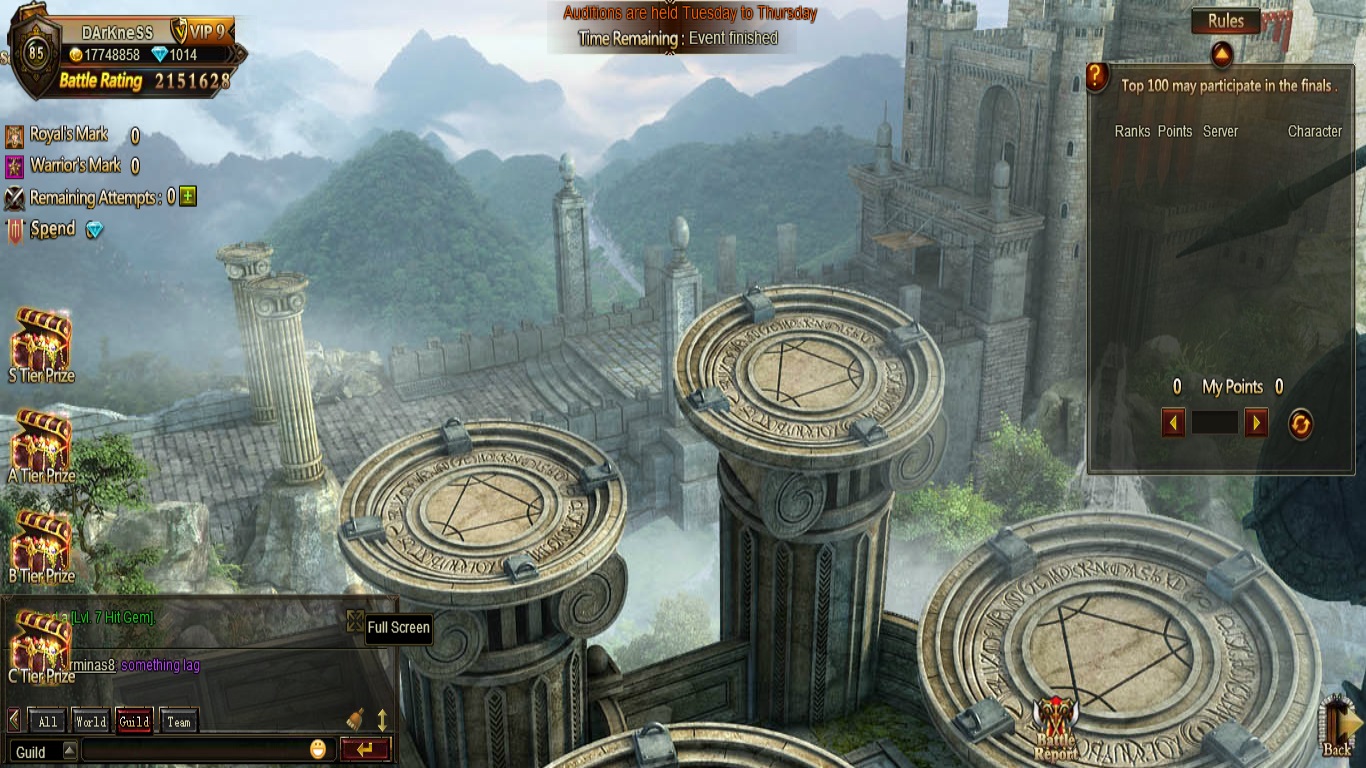This screenshot has width=1366, height=768.
Task: Leave the arena with the Back button
Action: tap(1338, 725)
